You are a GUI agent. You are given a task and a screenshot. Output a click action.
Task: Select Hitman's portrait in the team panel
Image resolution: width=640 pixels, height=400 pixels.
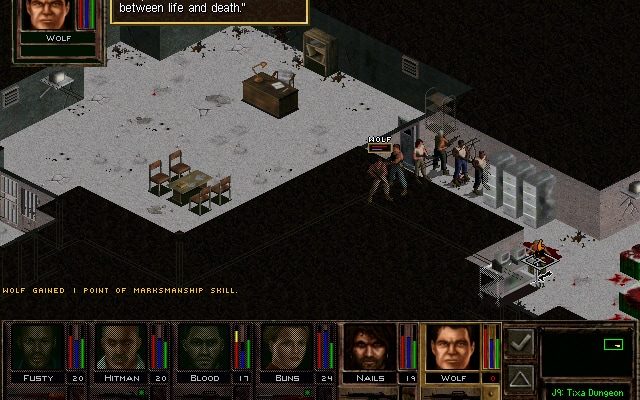click(122, 347)
